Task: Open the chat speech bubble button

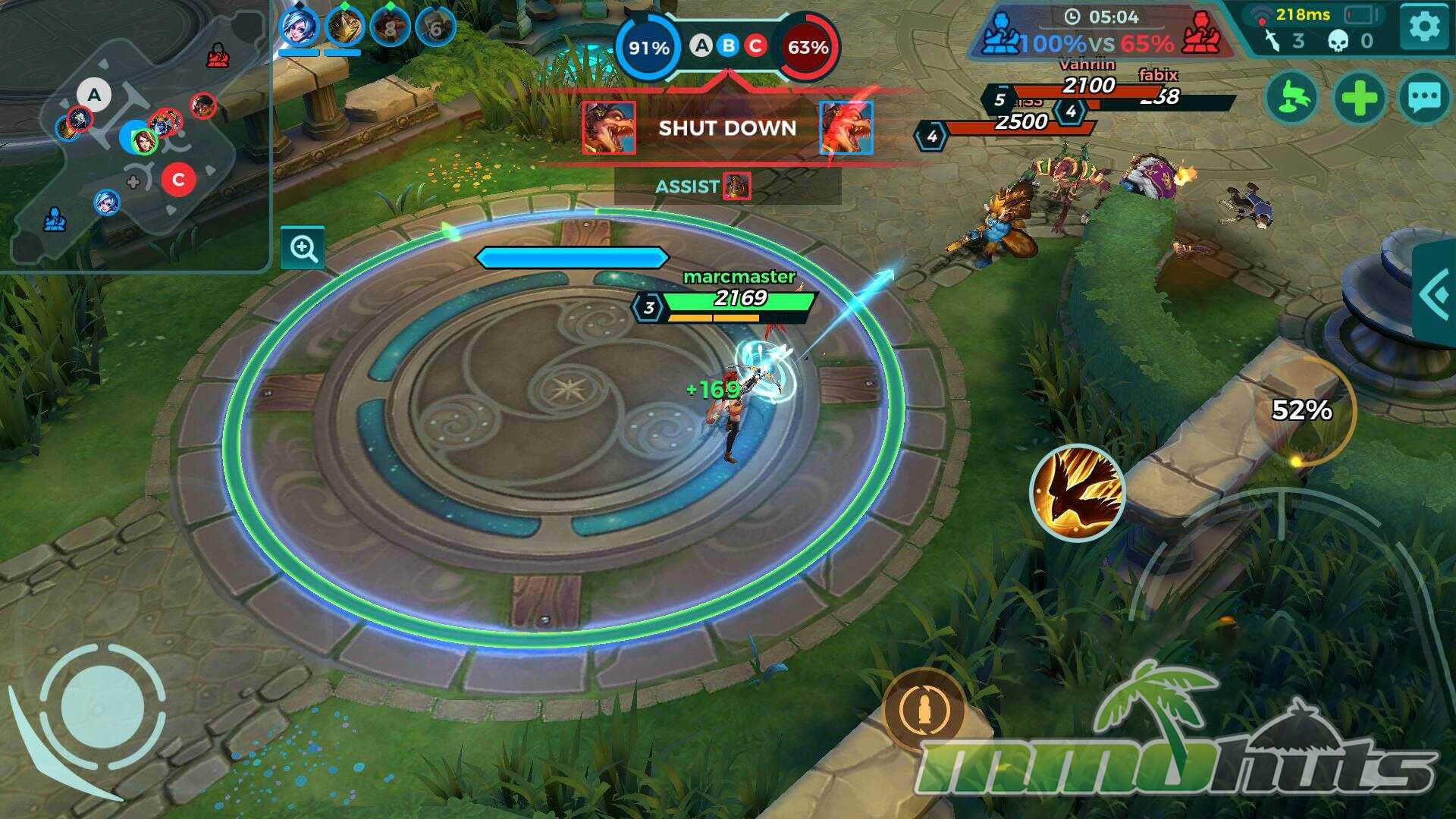Action: pyautogui.click(x=1423, y=98)
